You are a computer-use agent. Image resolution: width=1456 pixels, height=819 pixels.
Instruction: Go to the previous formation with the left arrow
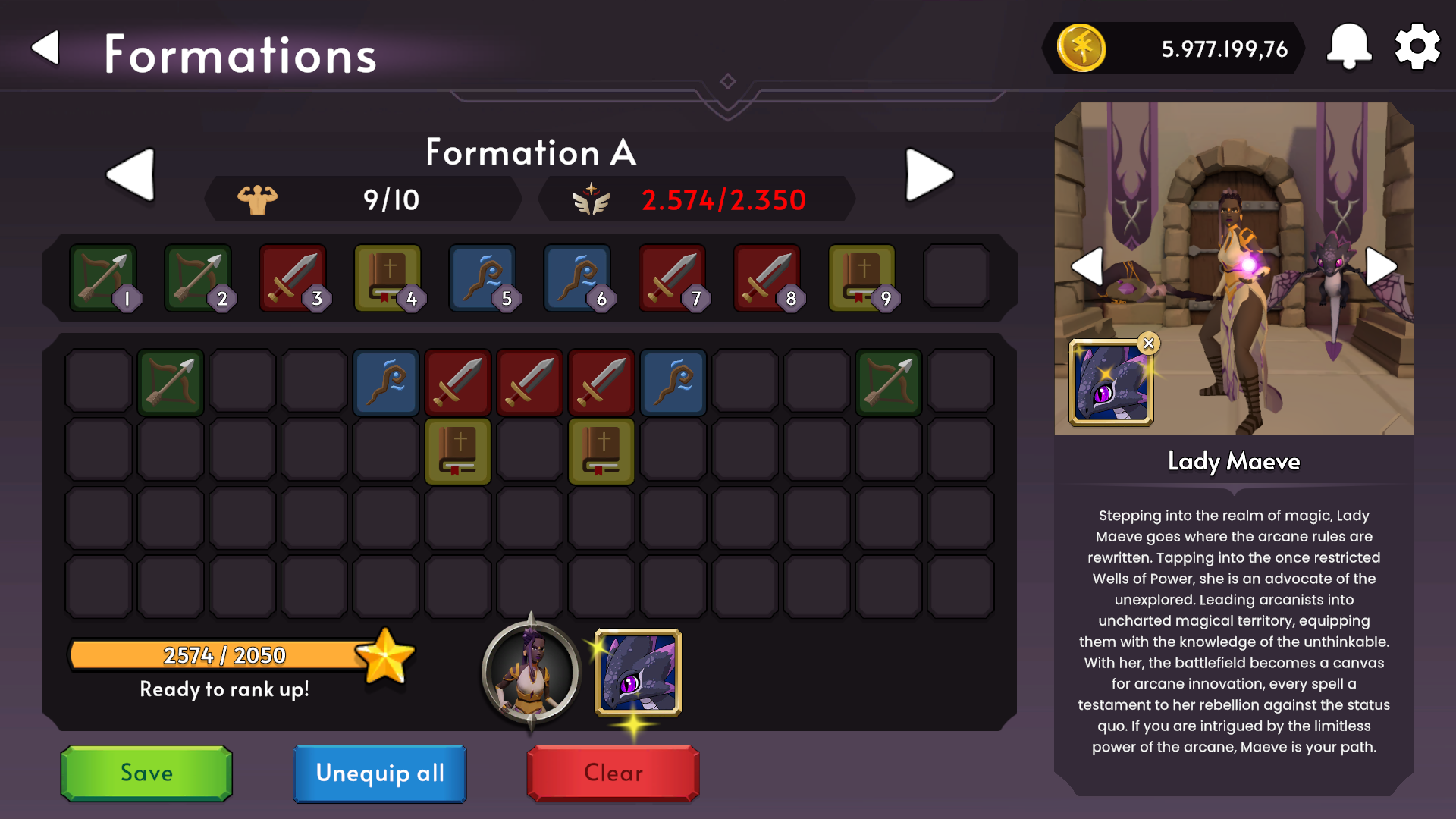coord(130,174)
